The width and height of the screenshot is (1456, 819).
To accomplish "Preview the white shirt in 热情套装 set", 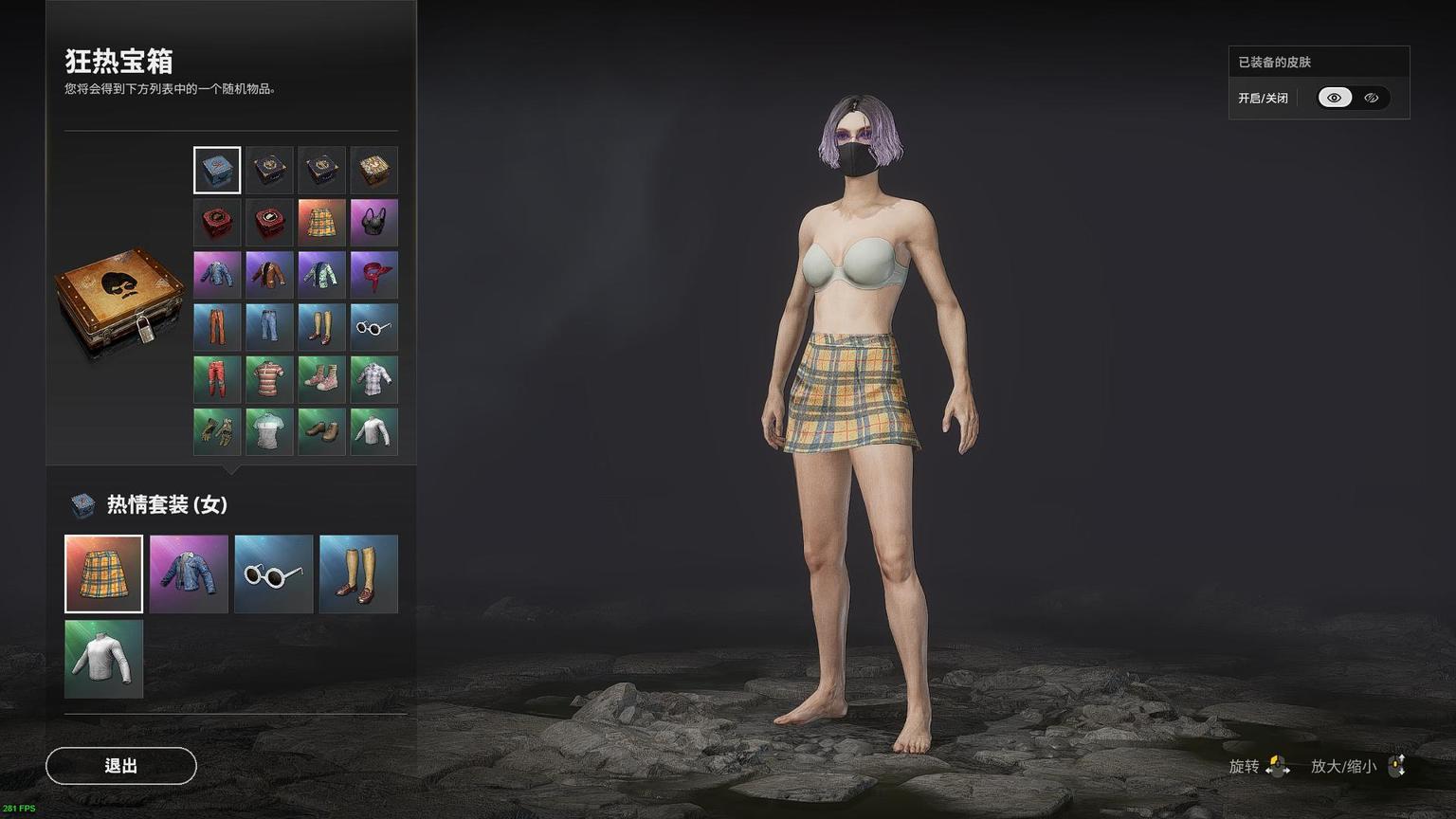I will click(x=103, y=659).
